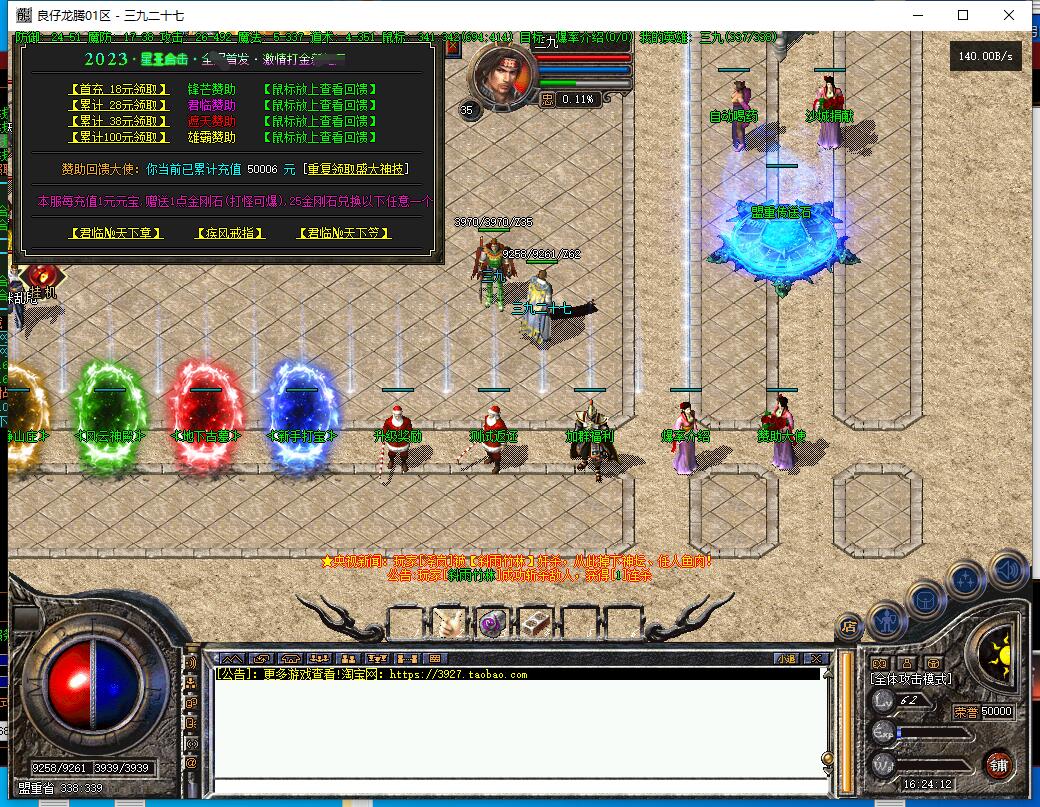Close the sponsorship dialog with red X

click(453, 46)
